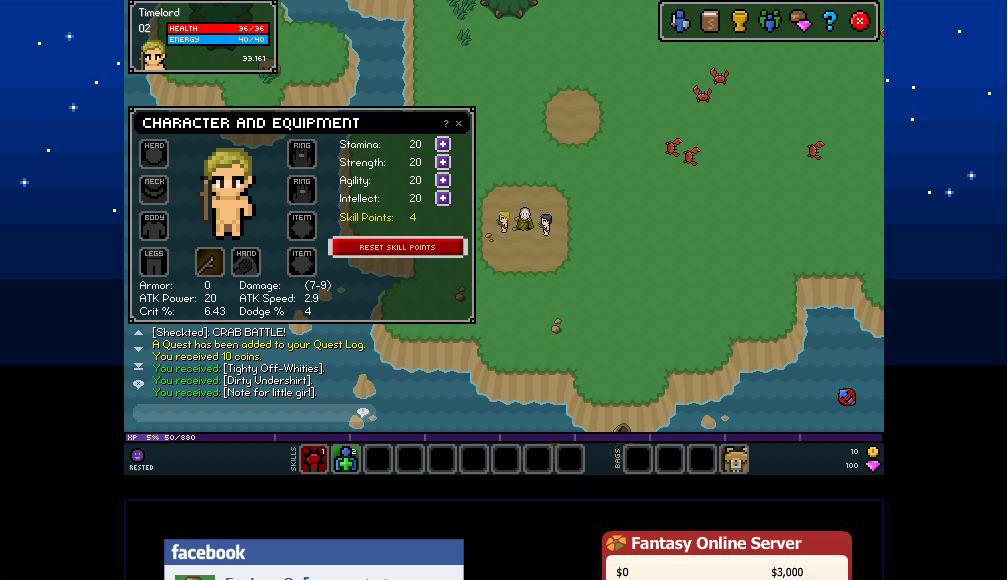Activate the red fist skill in slot 1
Screen dimensions: 1008x580
click(x=314, y=459)
